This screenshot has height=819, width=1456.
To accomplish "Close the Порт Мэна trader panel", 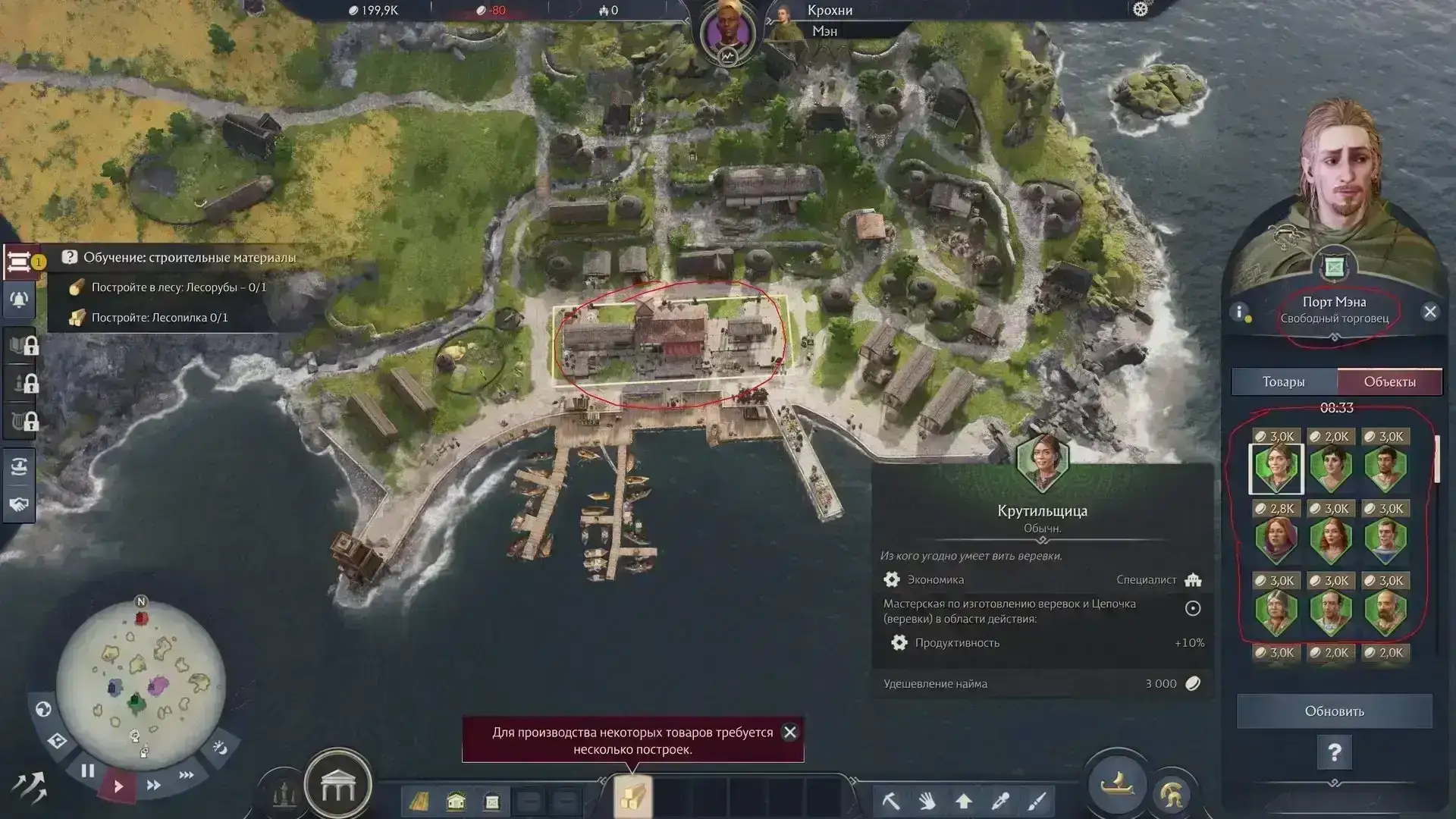I will [x=1430, y=312].
